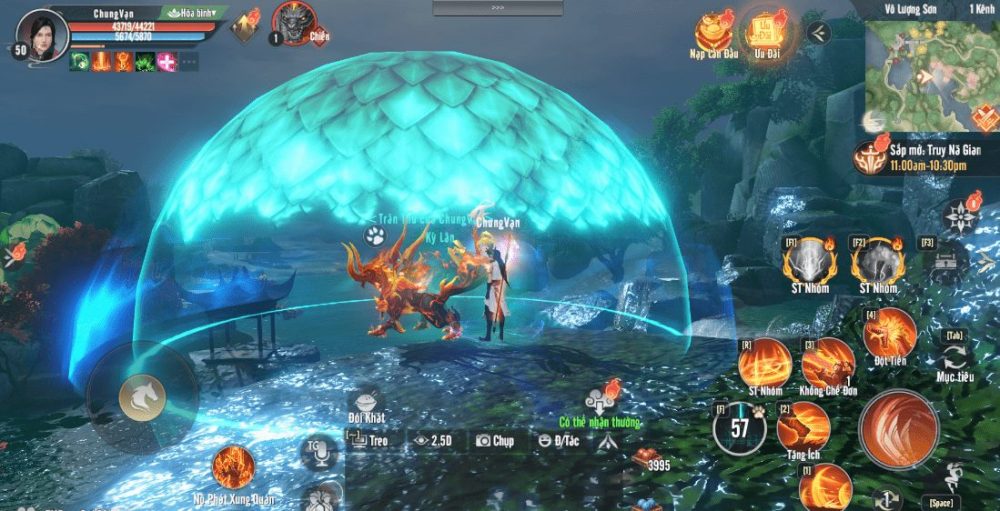Mount up with the horse button
This screenshot has height=511, width=1000.
coord(142,396)
